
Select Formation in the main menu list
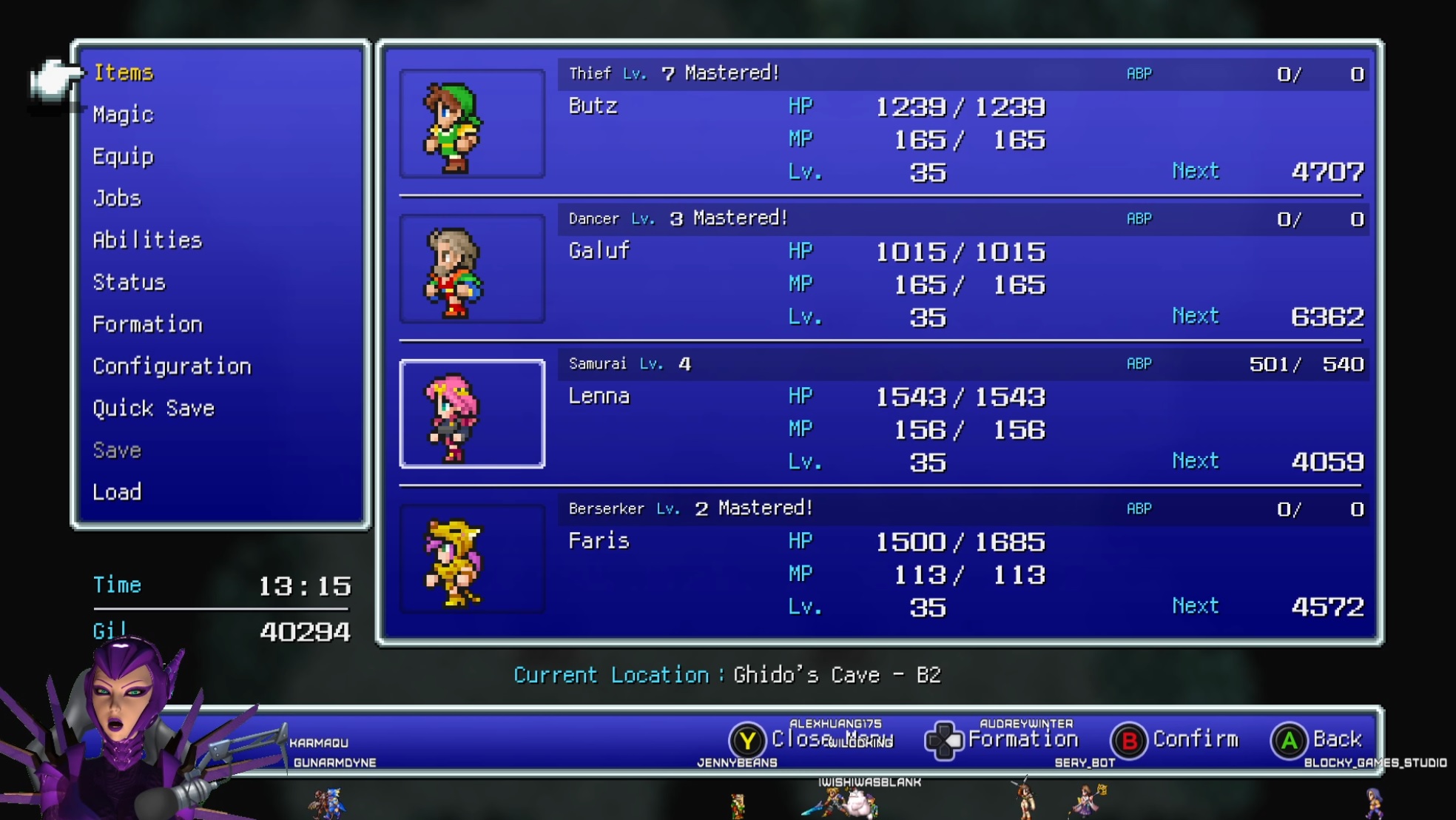coord(147,324)
